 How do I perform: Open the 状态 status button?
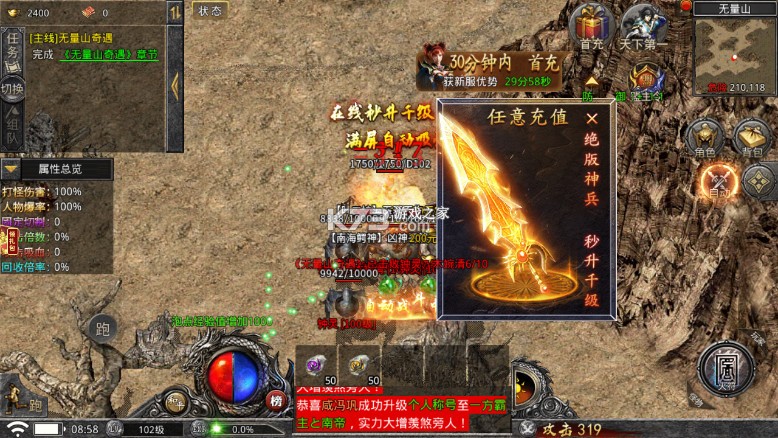click(210, 11)
